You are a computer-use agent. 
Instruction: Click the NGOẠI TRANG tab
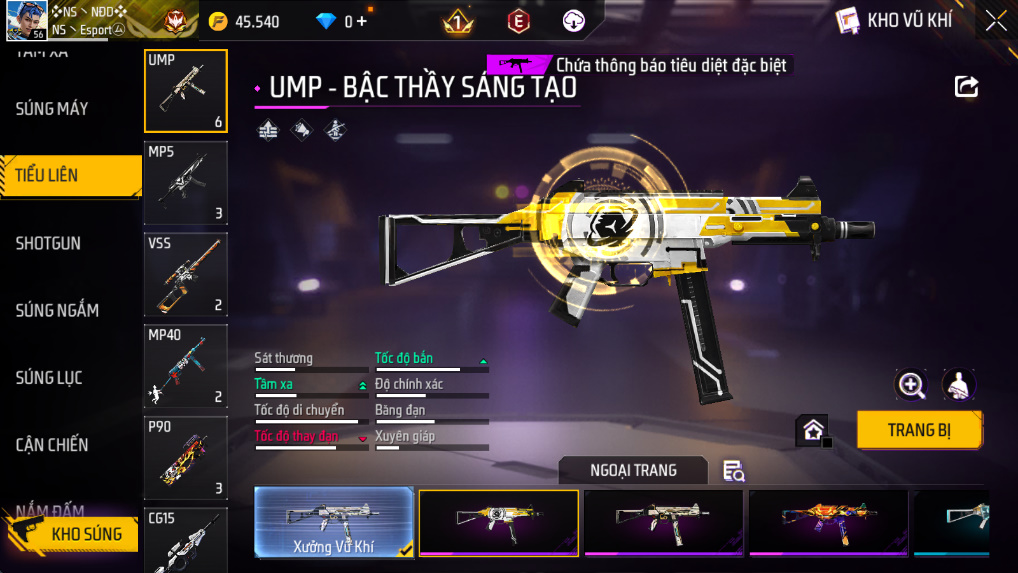pyautogui.click(x=633, y=470)
